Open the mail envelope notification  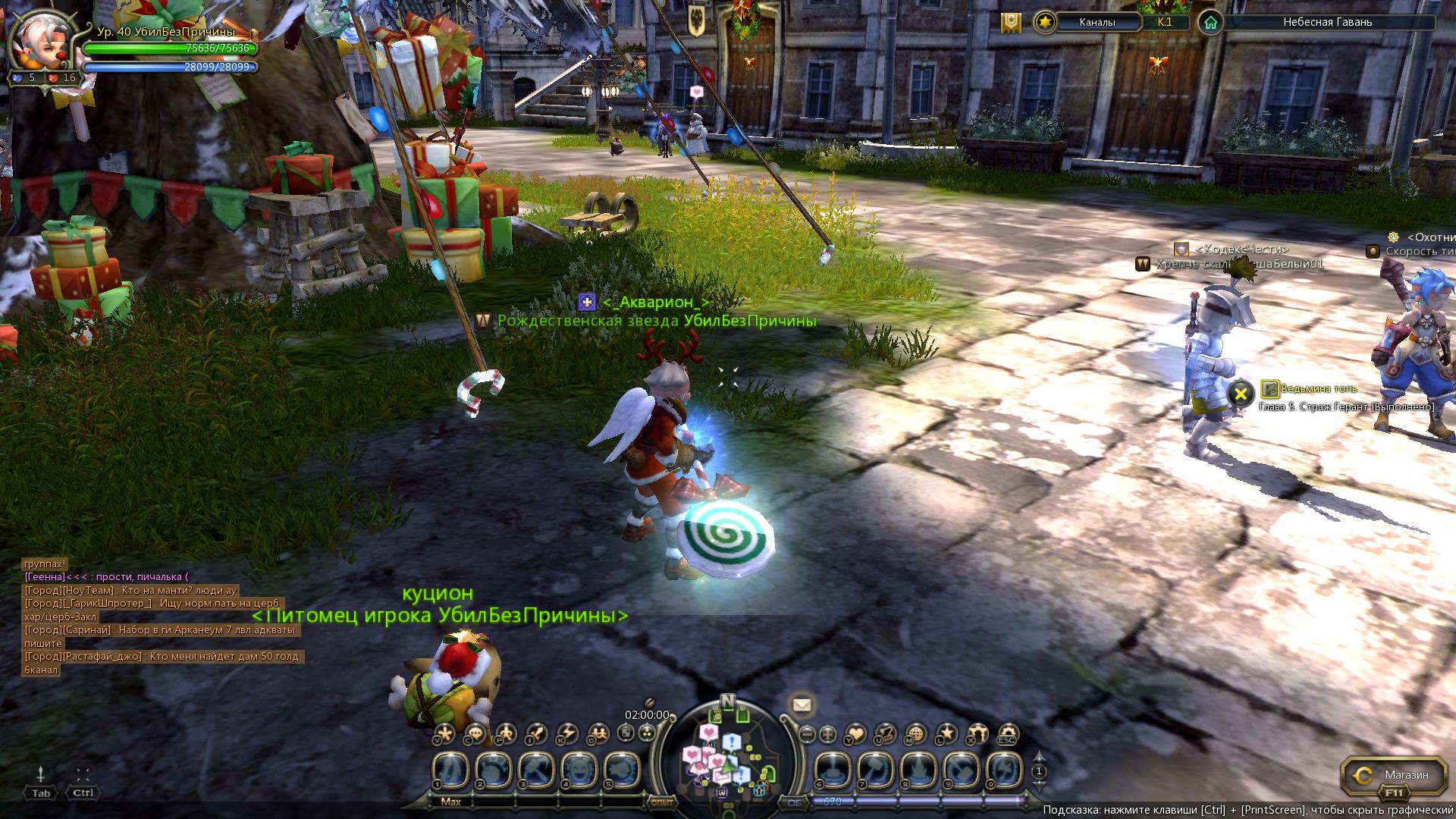coord(802,705)
